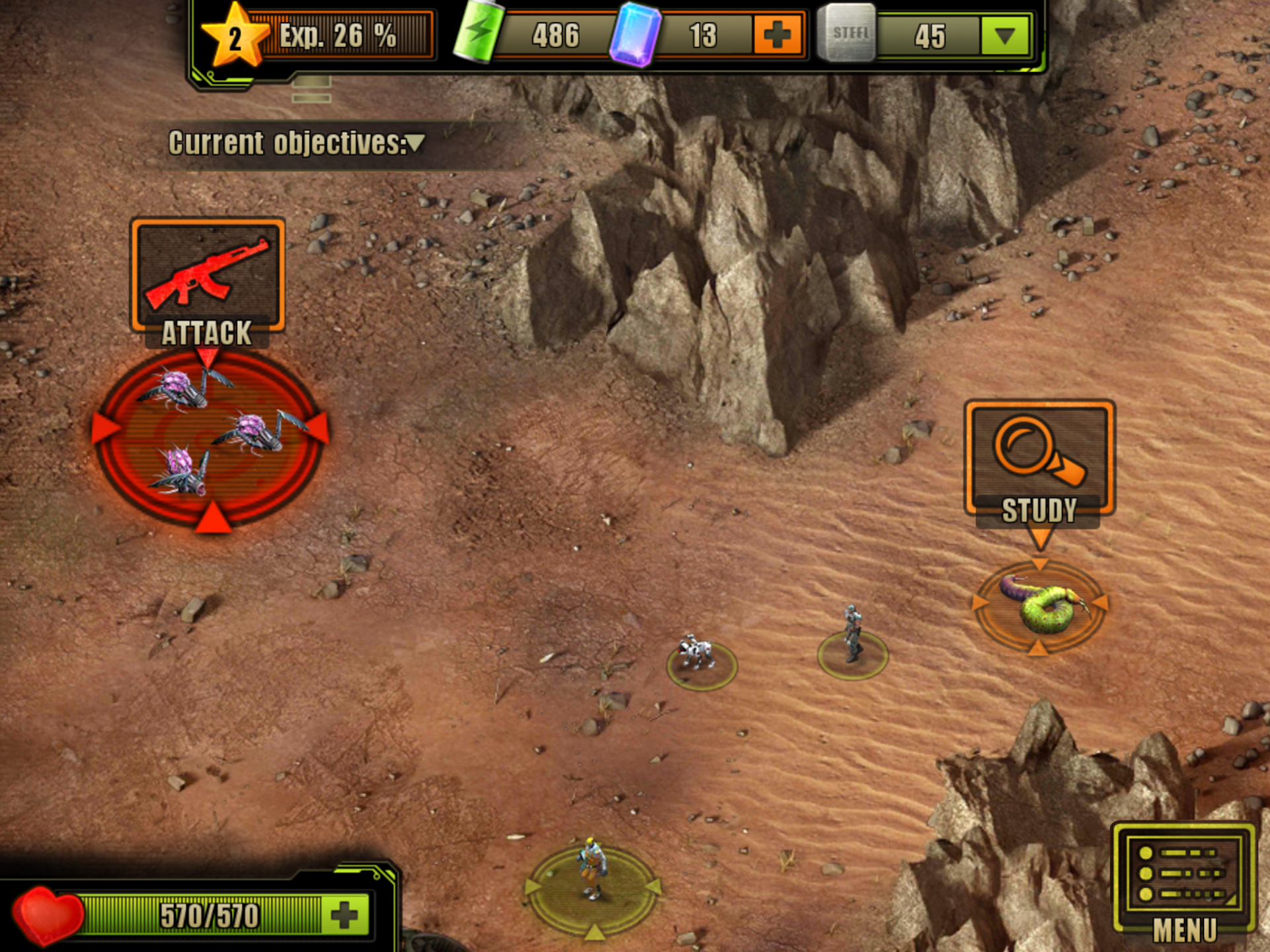The image size is (1270, 952).
Task: Click the level 2 star icon
Action: tap(235, 36)
